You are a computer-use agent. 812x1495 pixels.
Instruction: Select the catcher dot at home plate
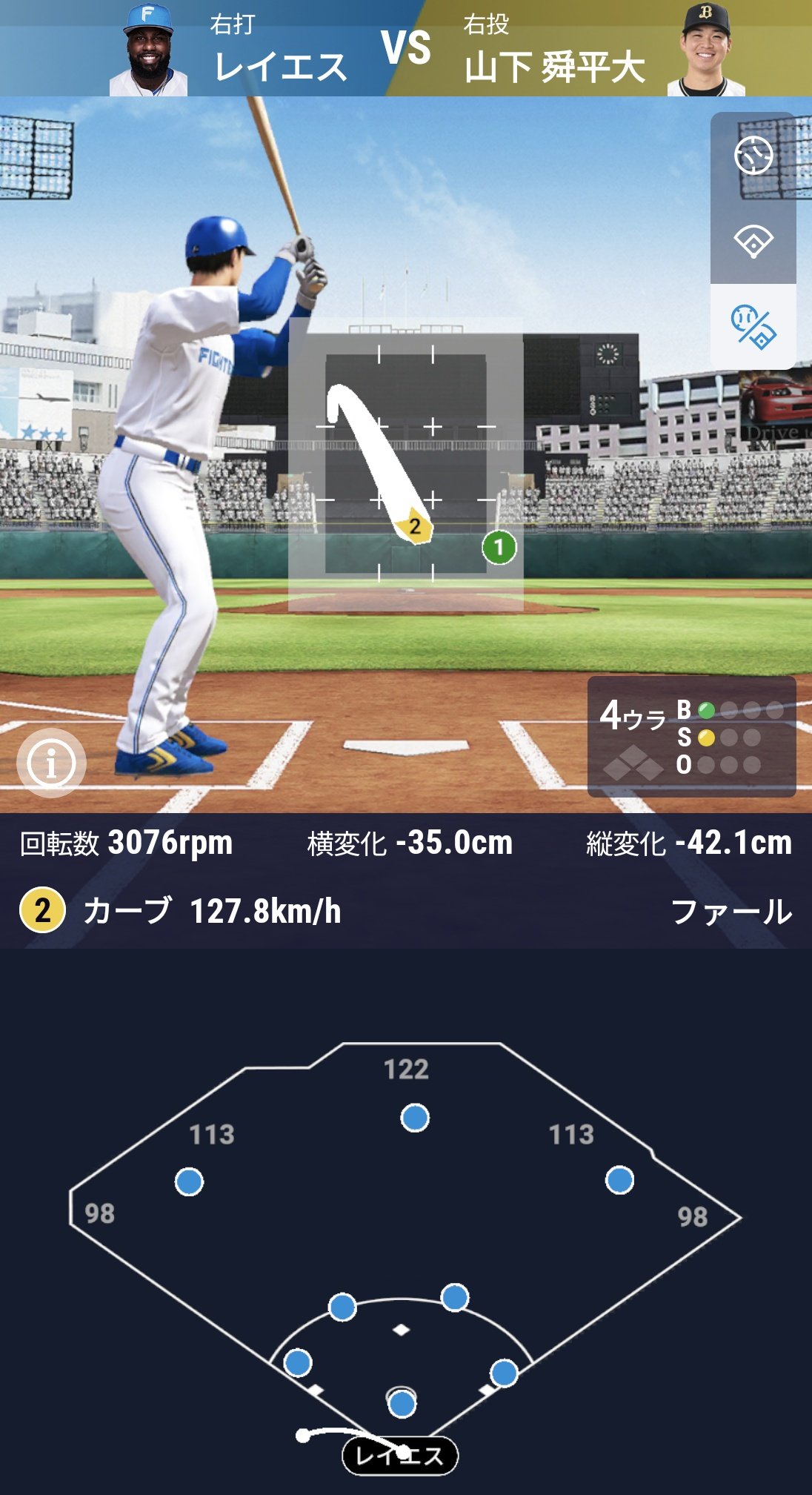pyautogui.click(x=402, y=1403)
